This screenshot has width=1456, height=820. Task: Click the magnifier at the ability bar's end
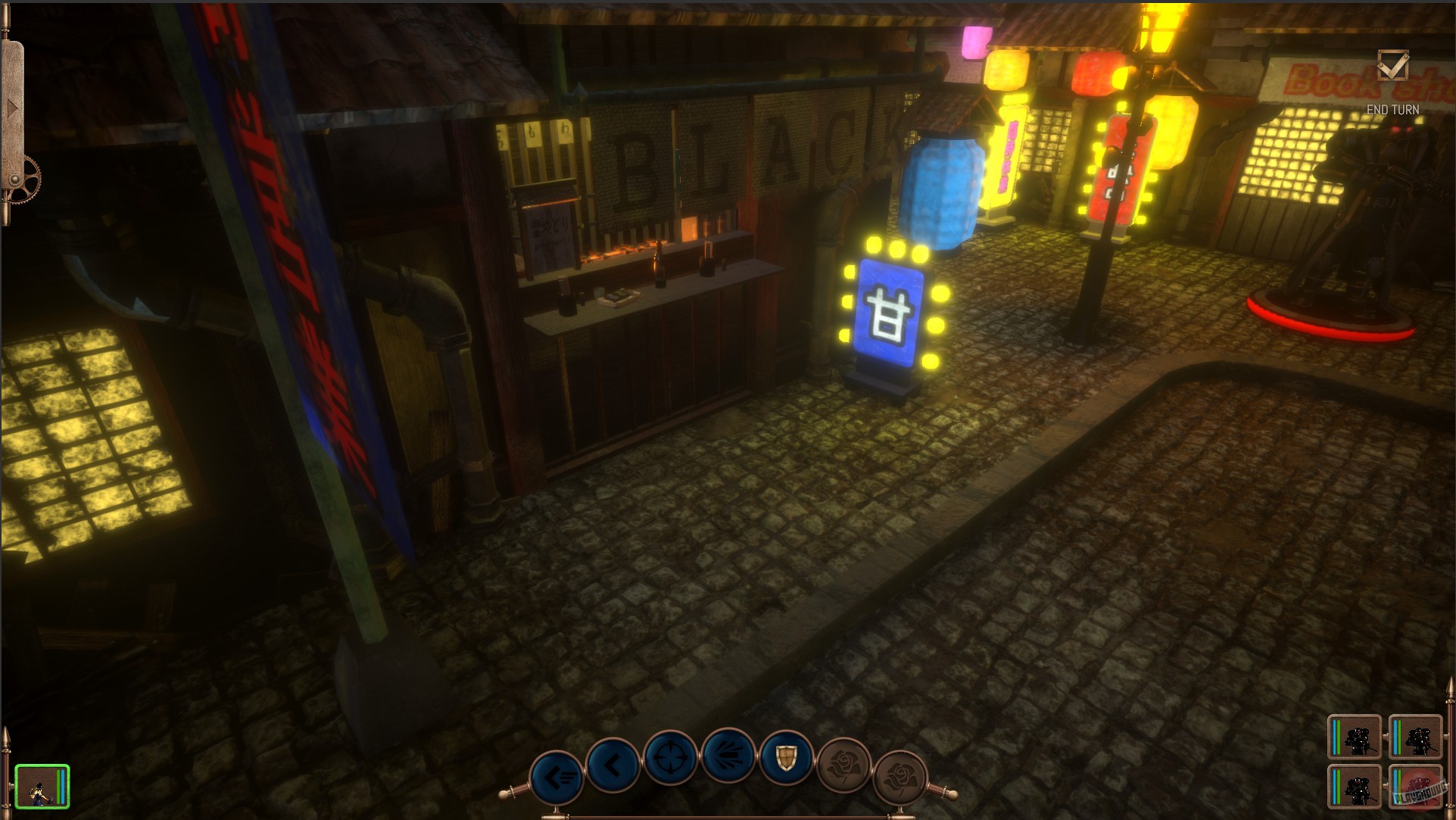[943, 795]
